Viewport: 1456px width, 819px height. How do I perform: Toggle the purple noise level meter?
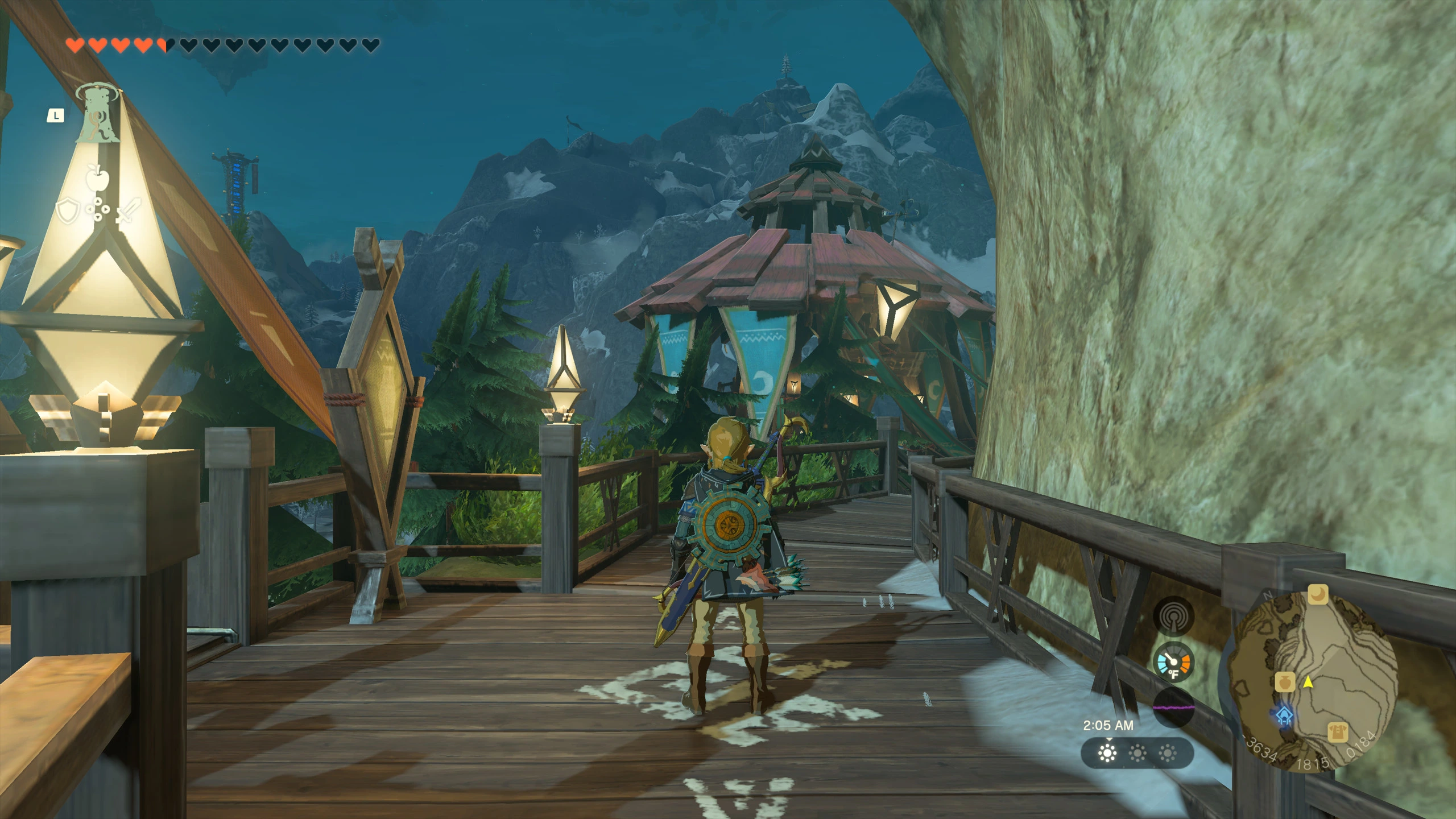click(x=1173, y=706)
